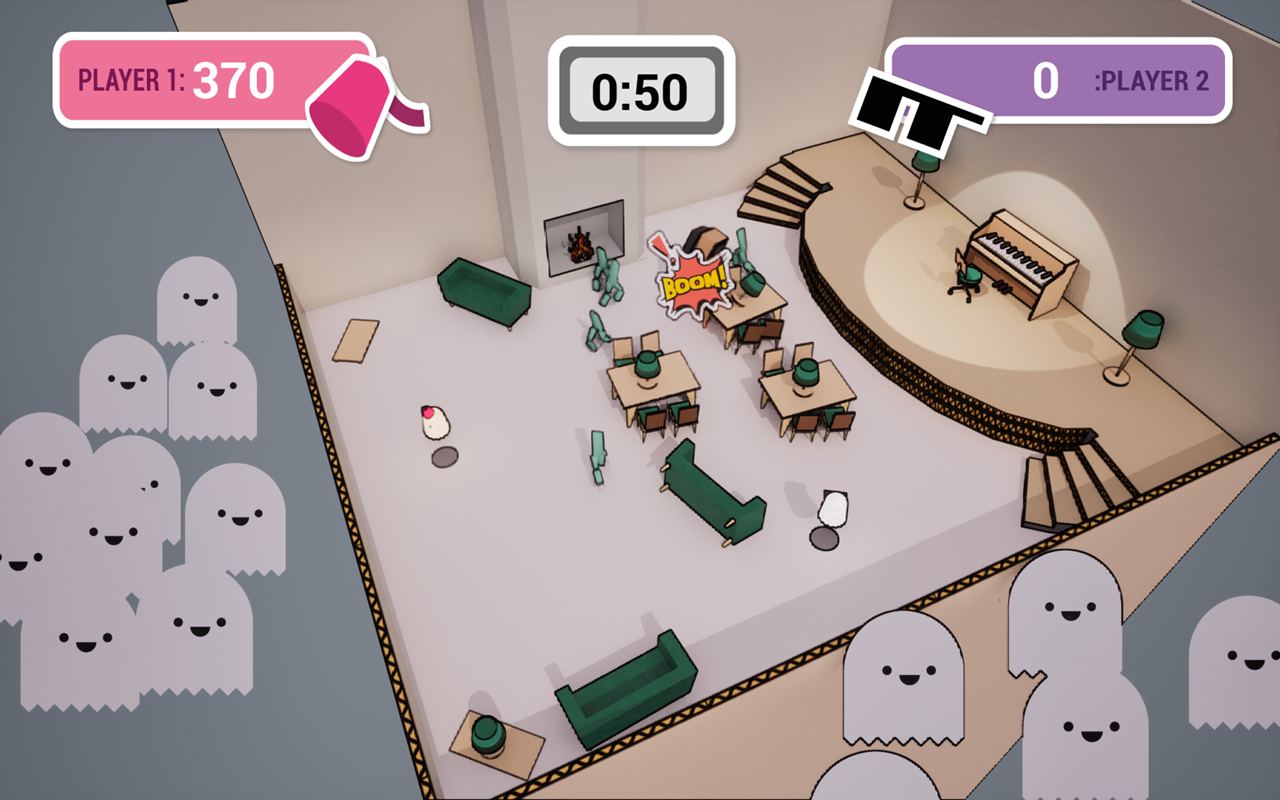1280x800 pixels.
Task: Click the fireplace with burning fire
Action: click(x=582, y=245)
